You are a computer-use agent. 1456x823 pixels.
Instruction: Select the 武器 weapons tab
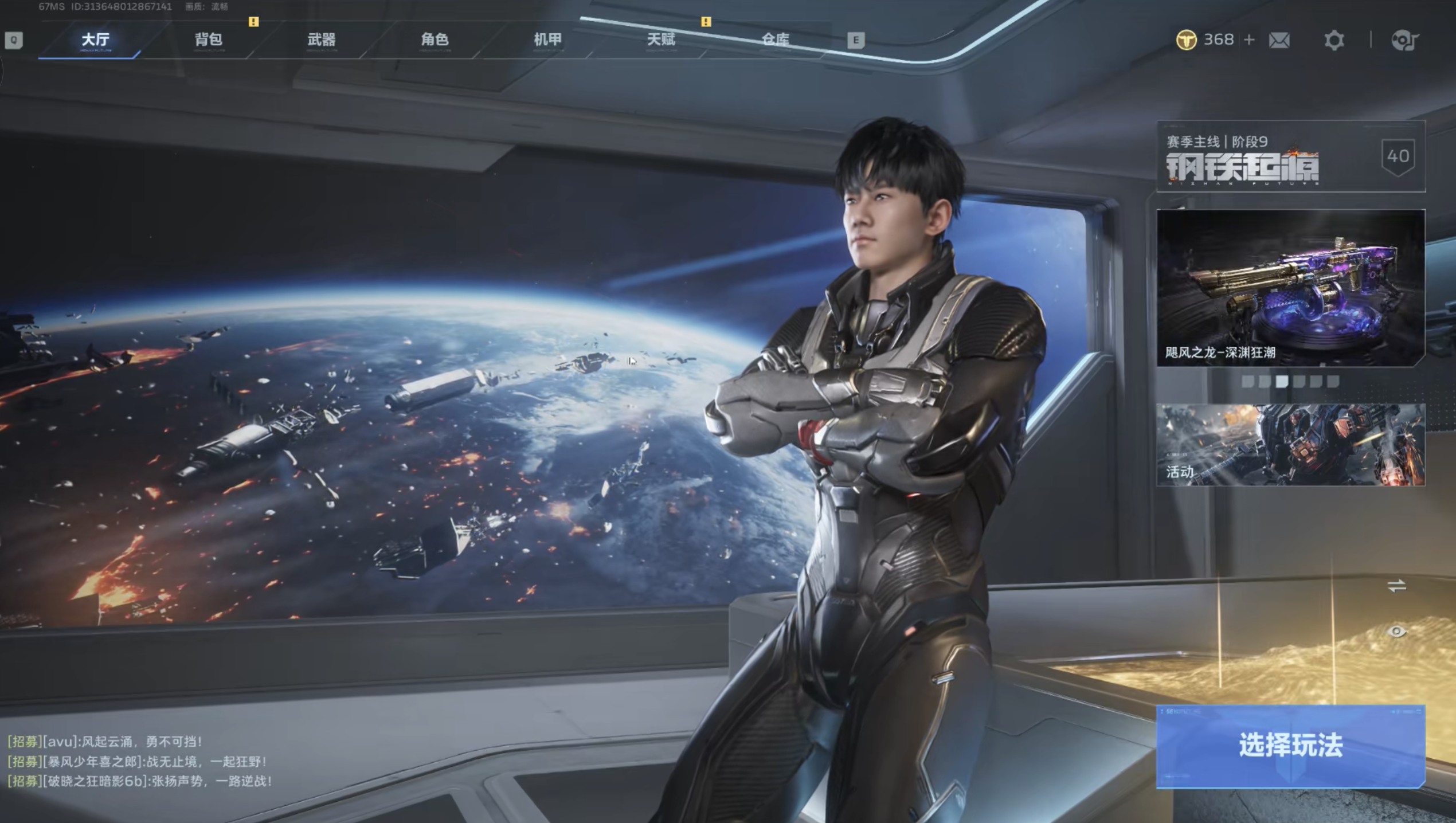[322, 40]
